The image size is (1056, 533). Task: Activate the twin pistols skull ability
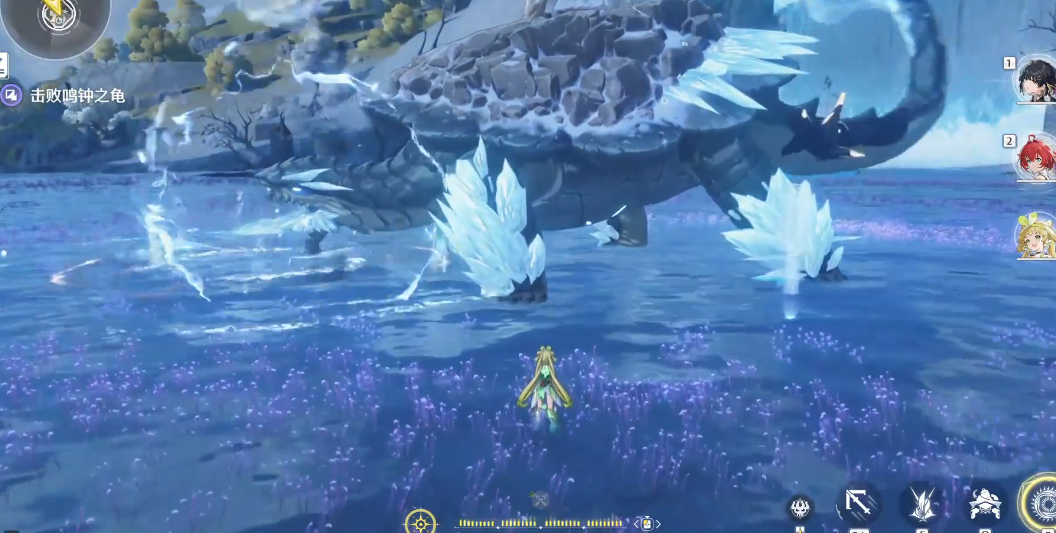tap(986, 504)
